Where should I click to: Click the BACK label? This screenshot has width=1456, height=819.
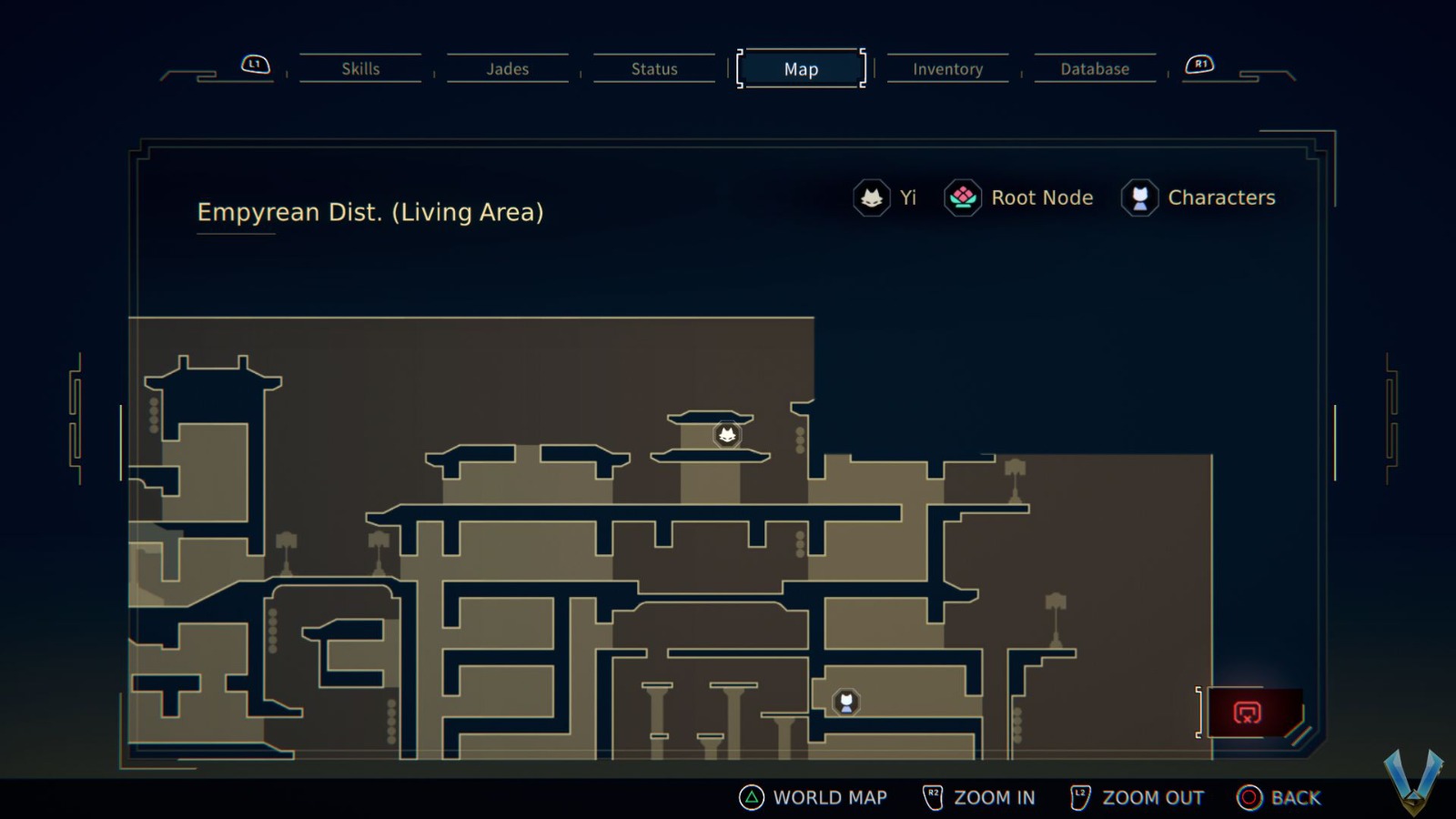[1295, 797]
